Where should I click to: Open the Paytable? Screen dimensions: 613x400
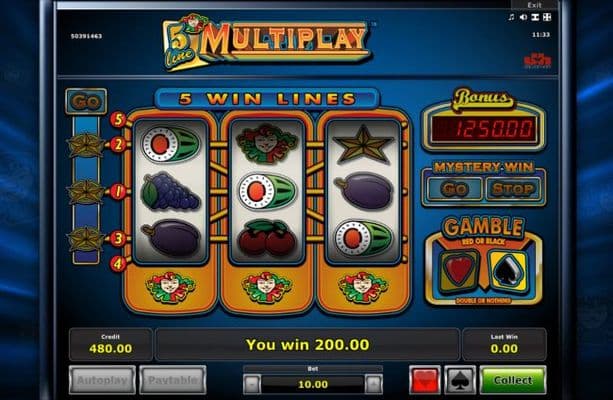click(172, 380)
